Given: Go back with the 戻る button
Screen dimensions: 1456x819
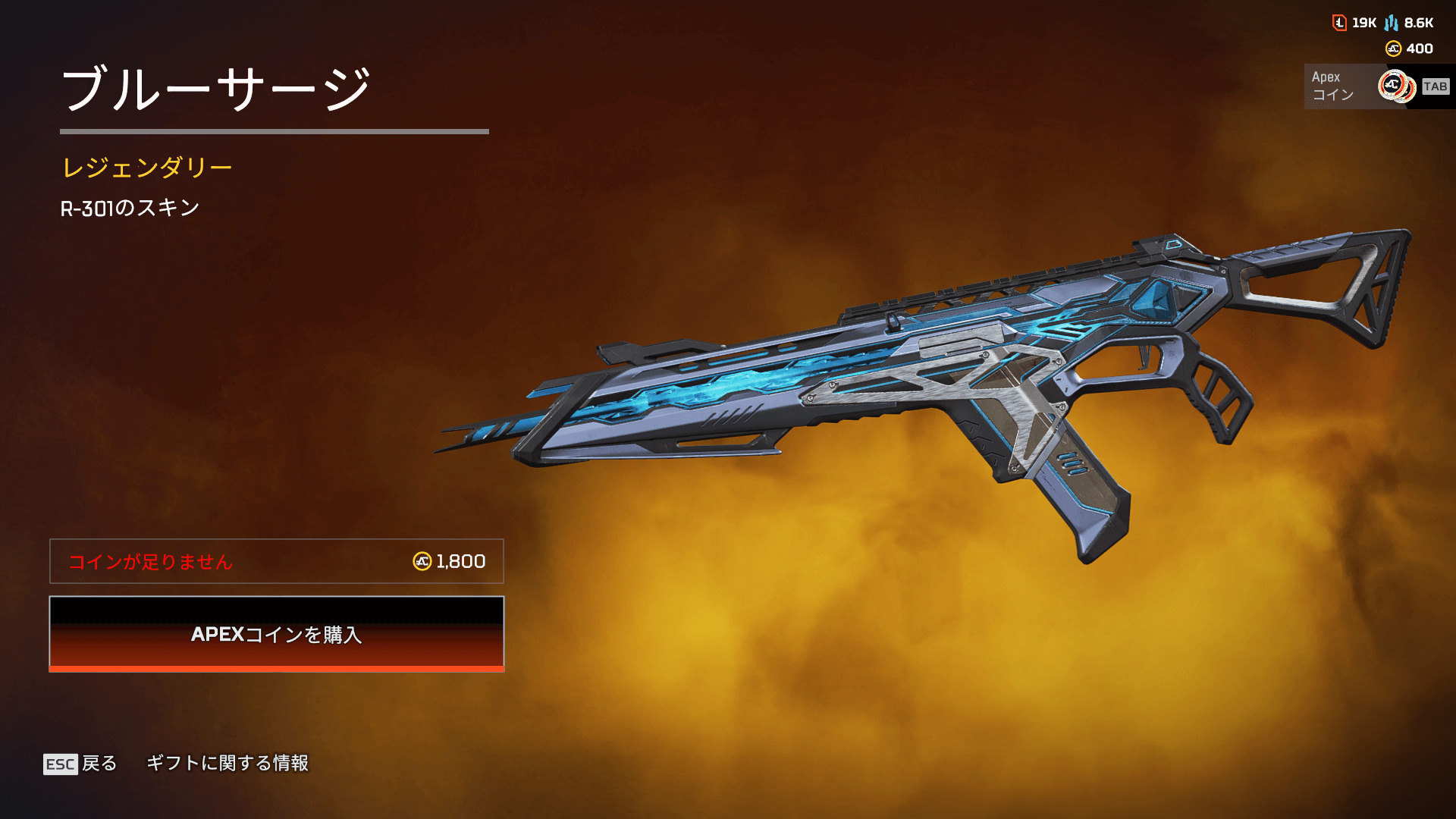Looking at the screenshot, I should pyautogui.click(x=80, y=763).
